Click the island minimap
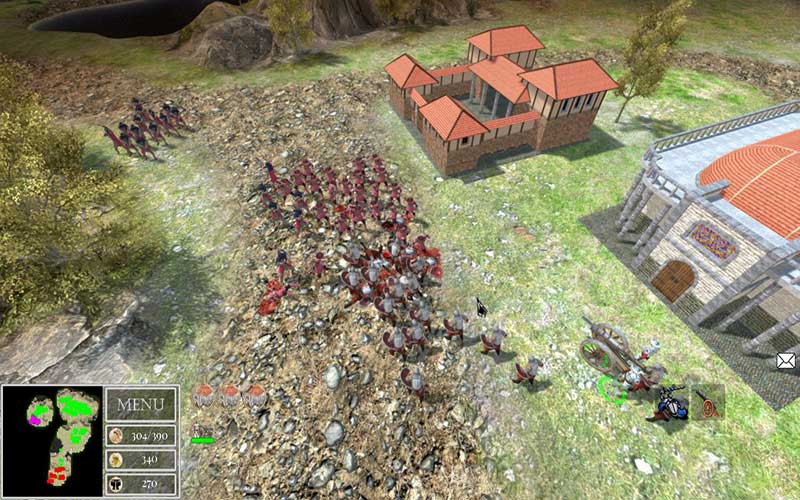 [x=52, y=441]
